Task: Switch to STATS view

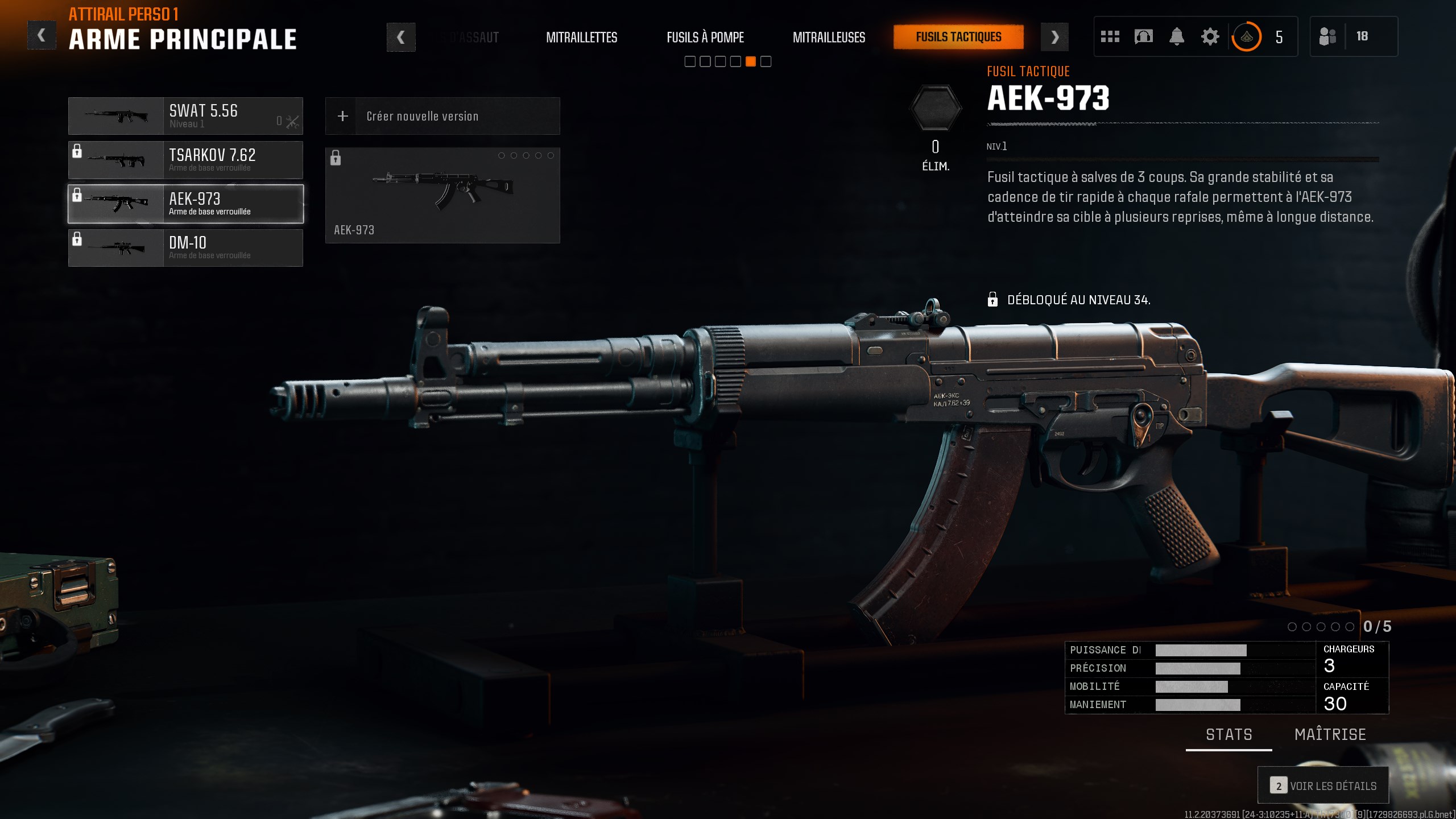Action: point(1229,735)
